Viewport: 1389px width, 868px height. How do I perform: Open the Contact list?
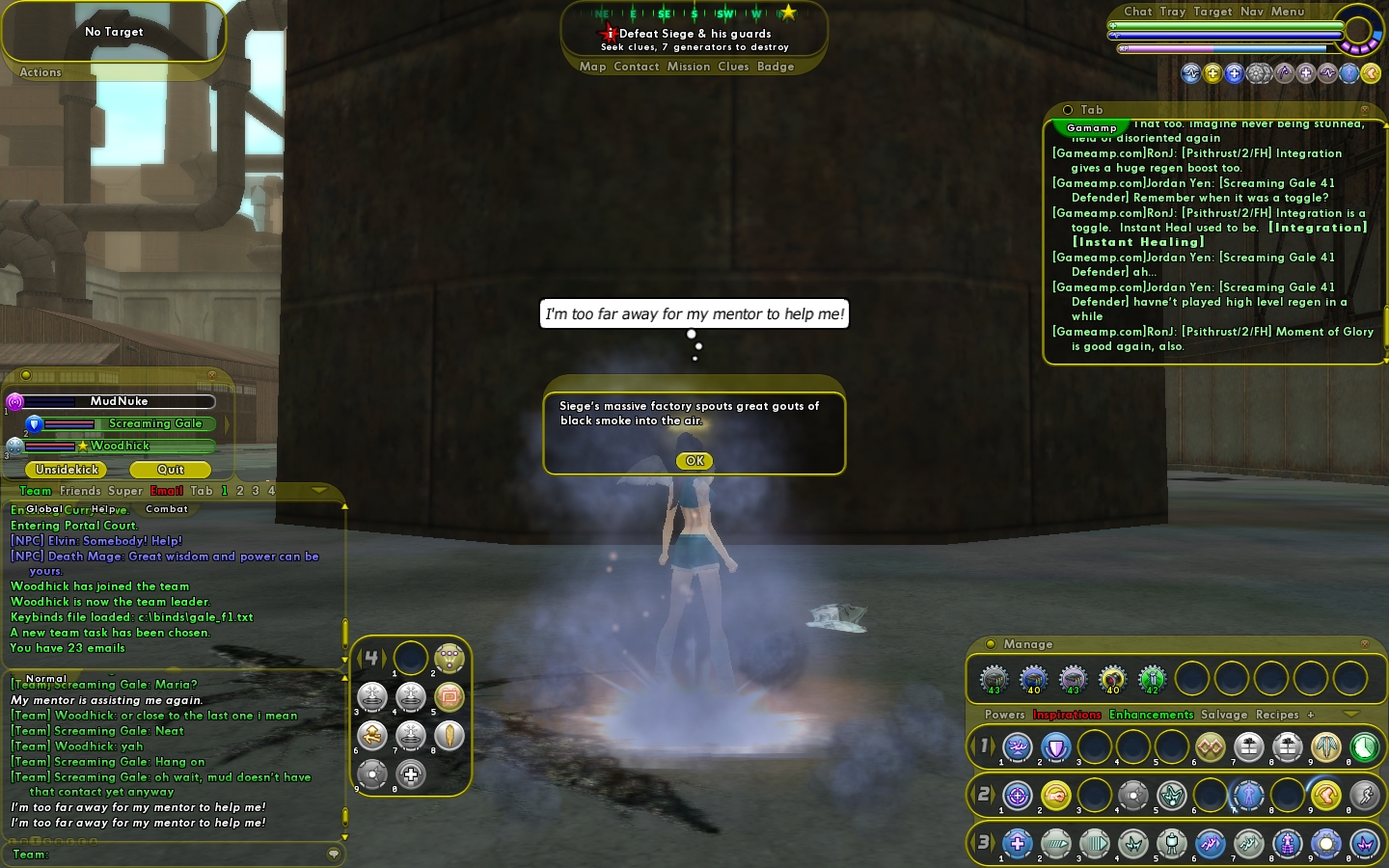[636, 67]
